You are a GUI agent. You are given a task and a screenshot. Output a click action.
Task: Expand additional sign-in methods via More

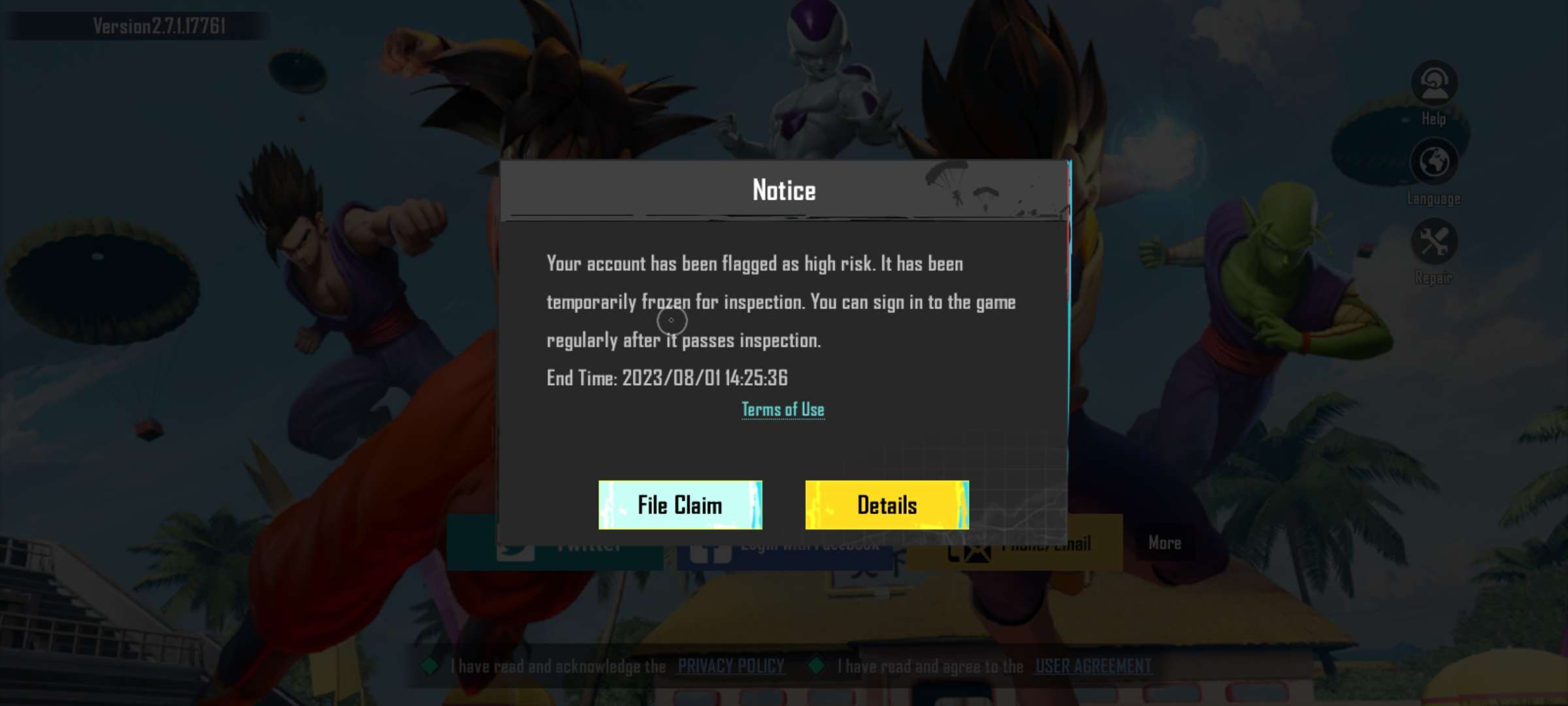click(1164, 543)
